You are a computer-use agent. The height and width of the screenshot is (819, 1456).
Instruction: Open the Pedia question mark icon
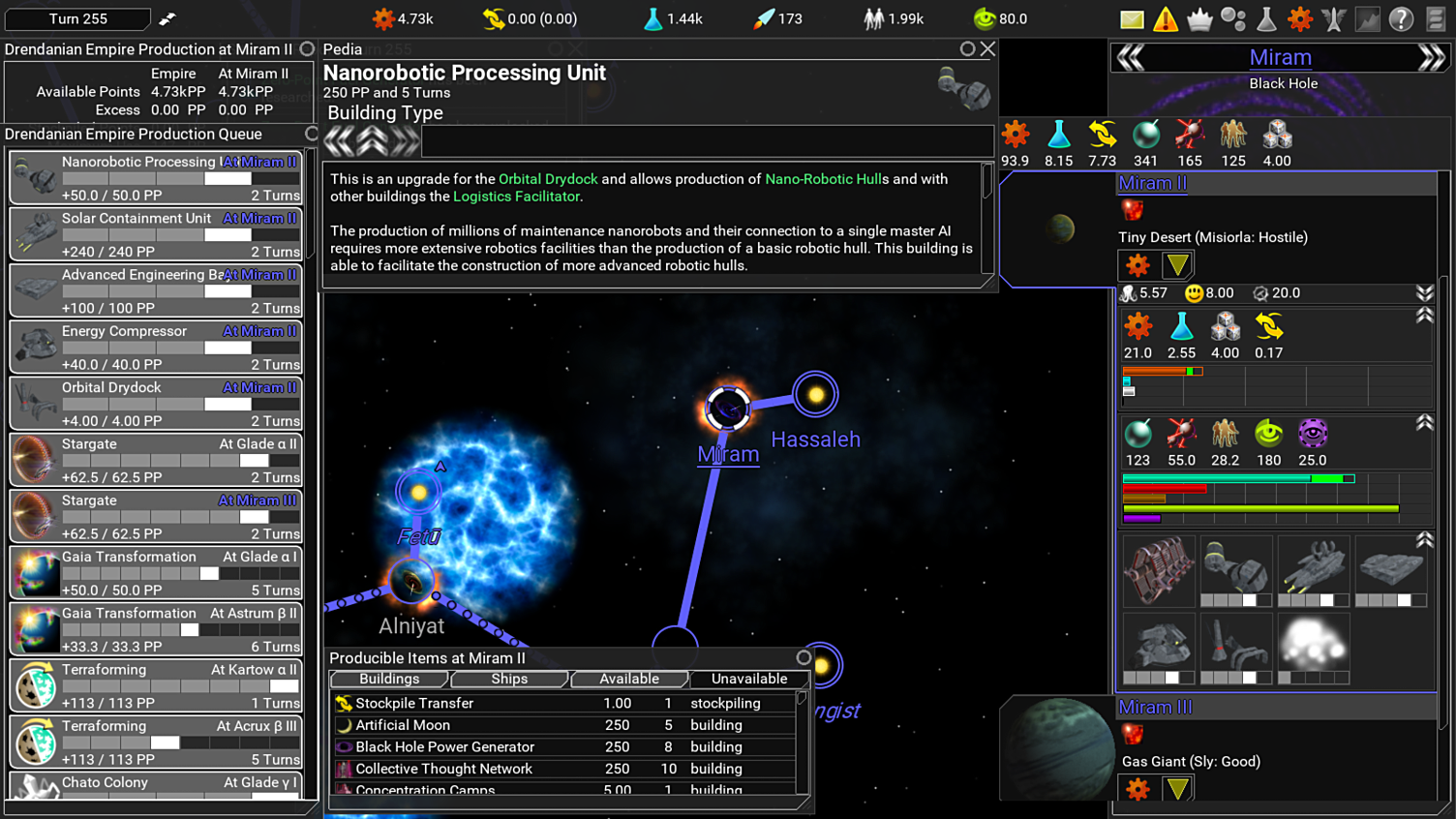[1400, 18]
